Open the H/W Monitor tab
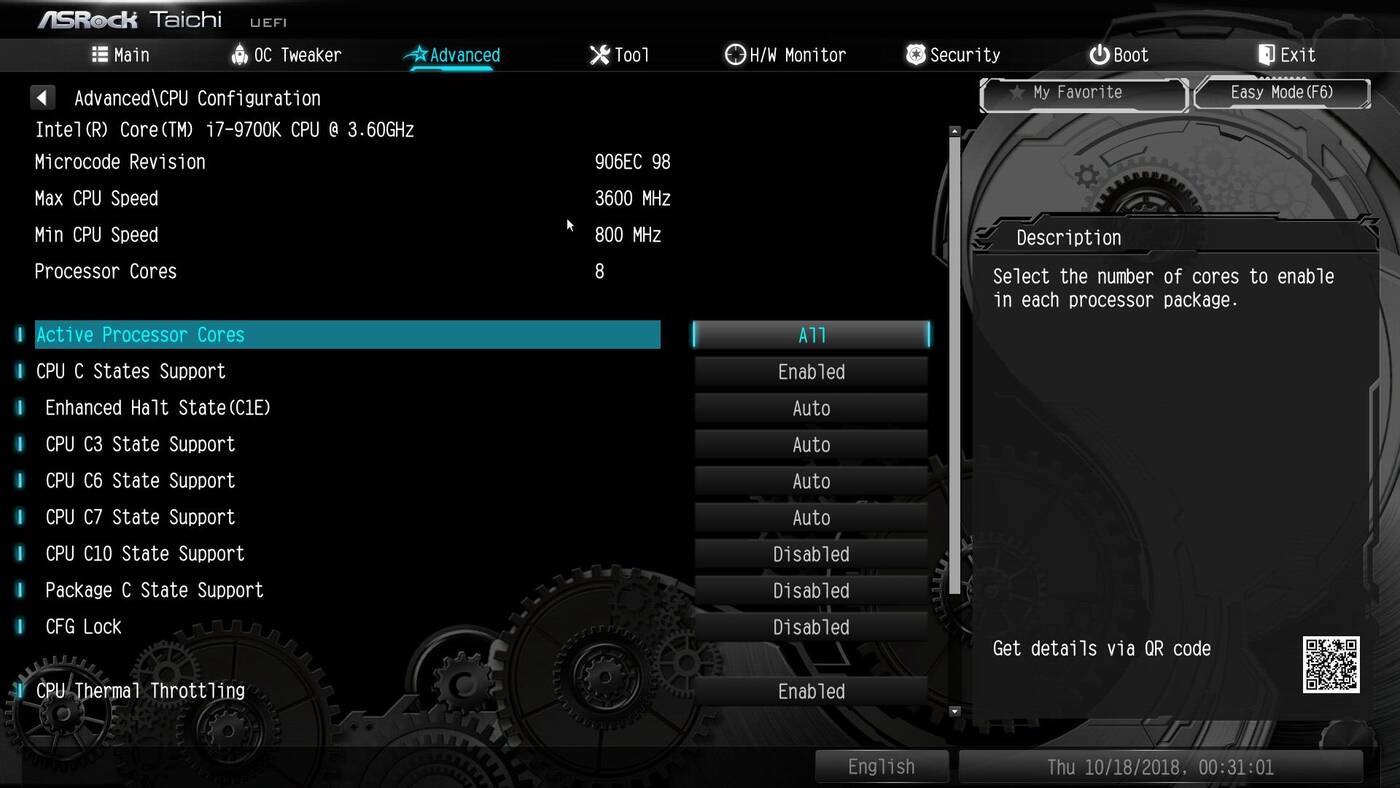Screen dimensions: 1400x788 pyautogui.click(x=785, y=55)
